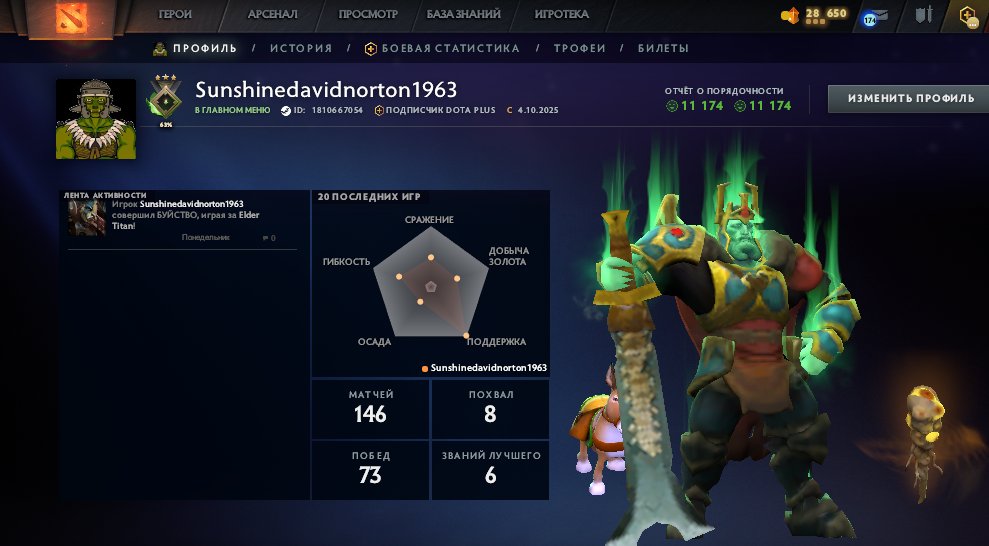
Task: Switch to the История tab
Action: coord(301,48)
